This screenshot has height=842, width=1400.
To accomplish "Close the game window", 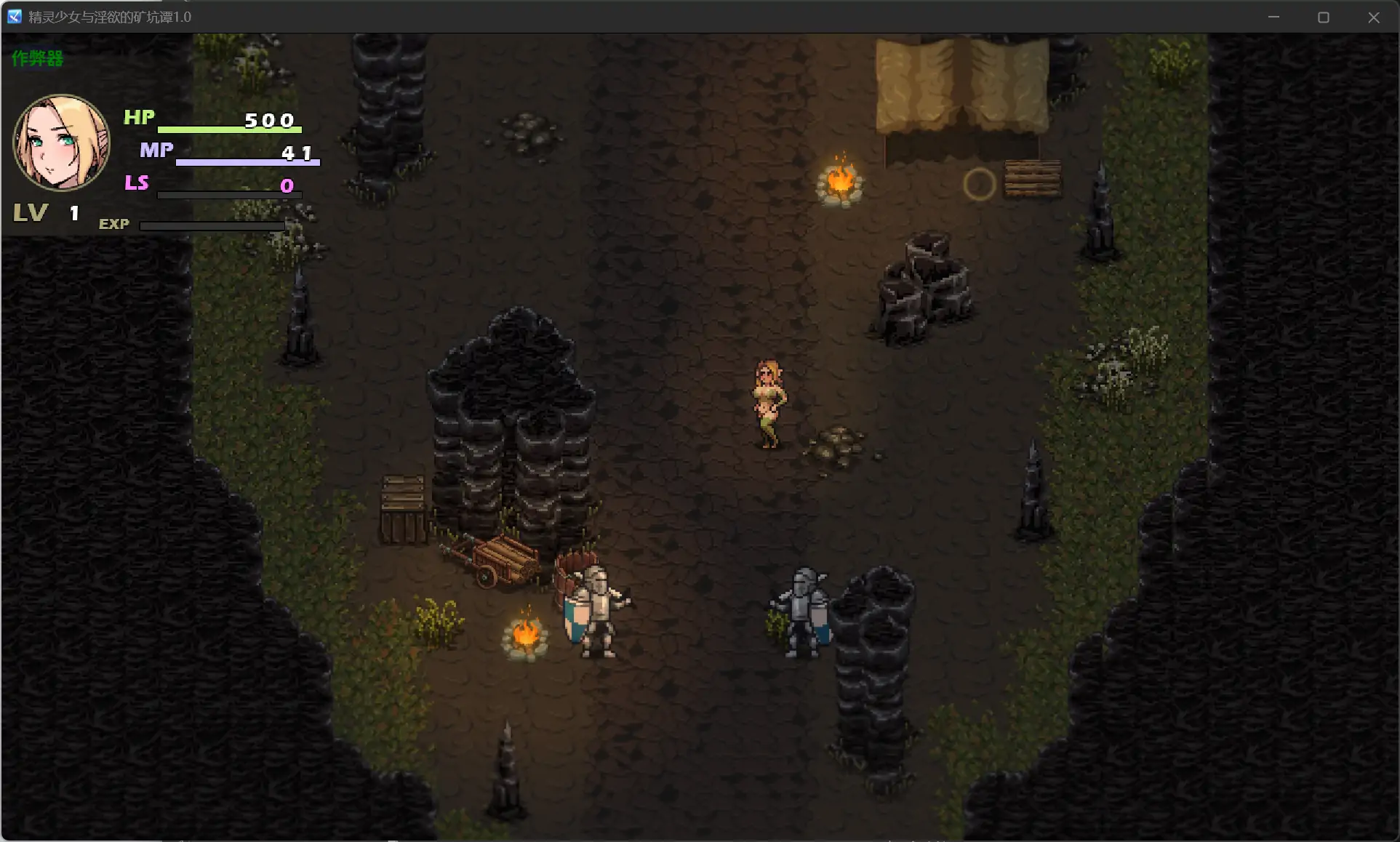I will 1373,17.
